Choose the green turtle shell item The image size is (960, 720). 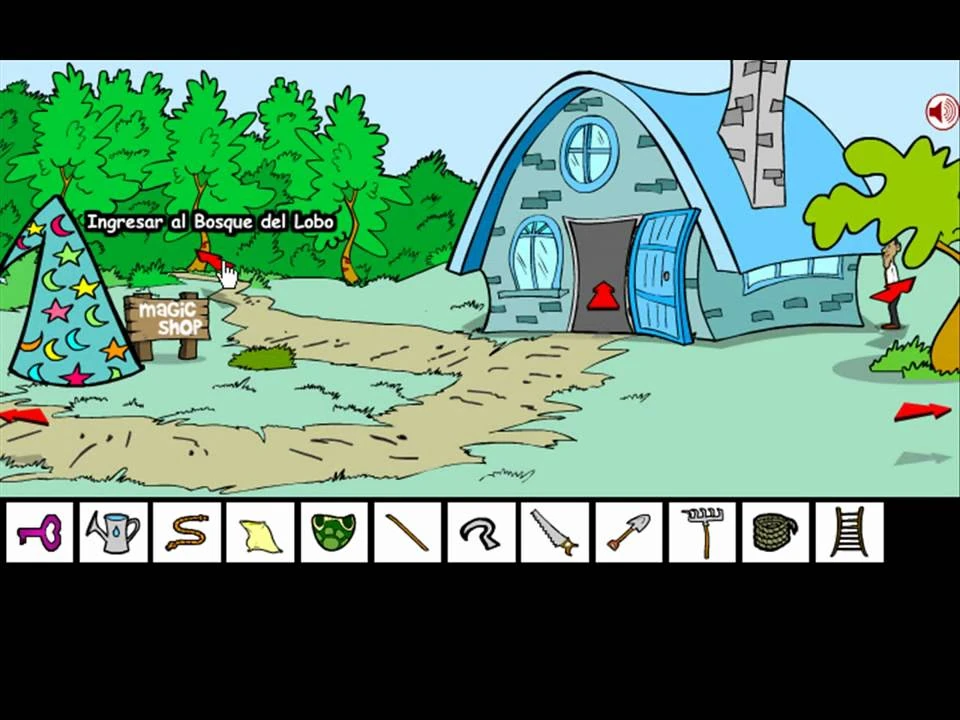(x=334, y=532)
